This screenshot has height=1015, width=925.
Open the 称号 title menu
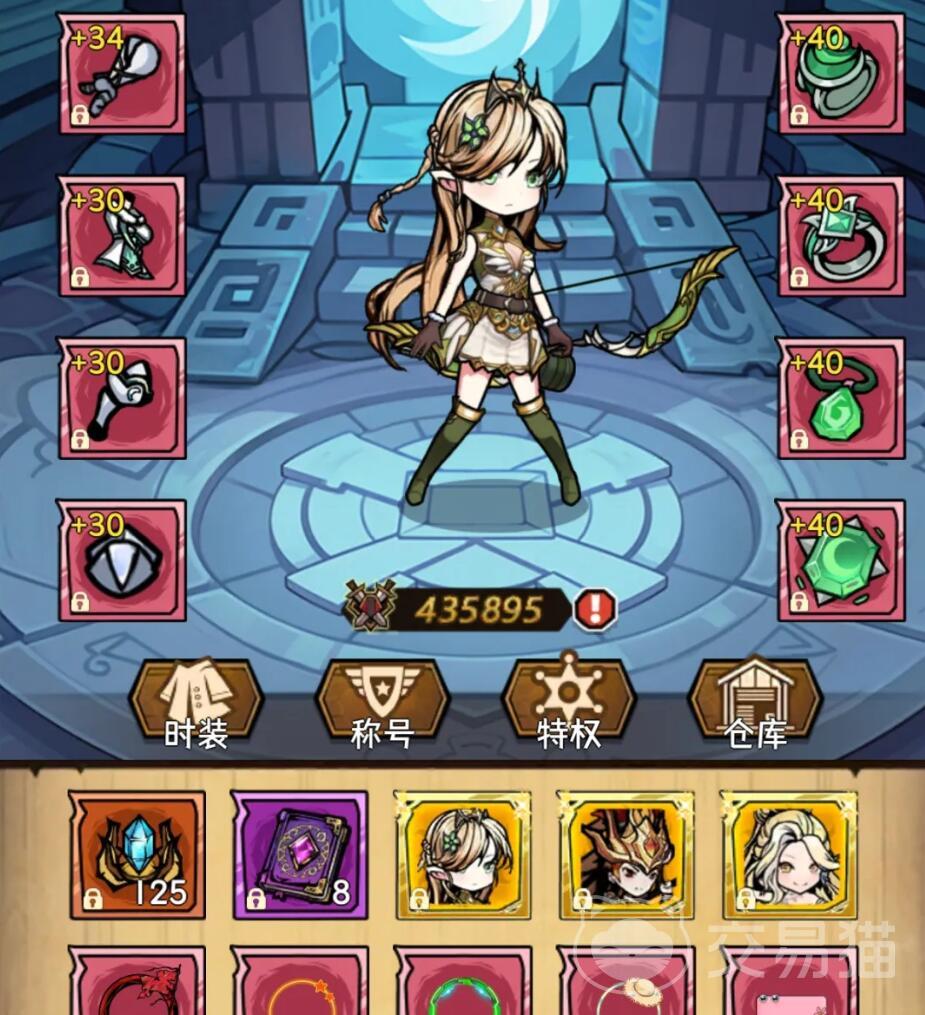[382, 703]
